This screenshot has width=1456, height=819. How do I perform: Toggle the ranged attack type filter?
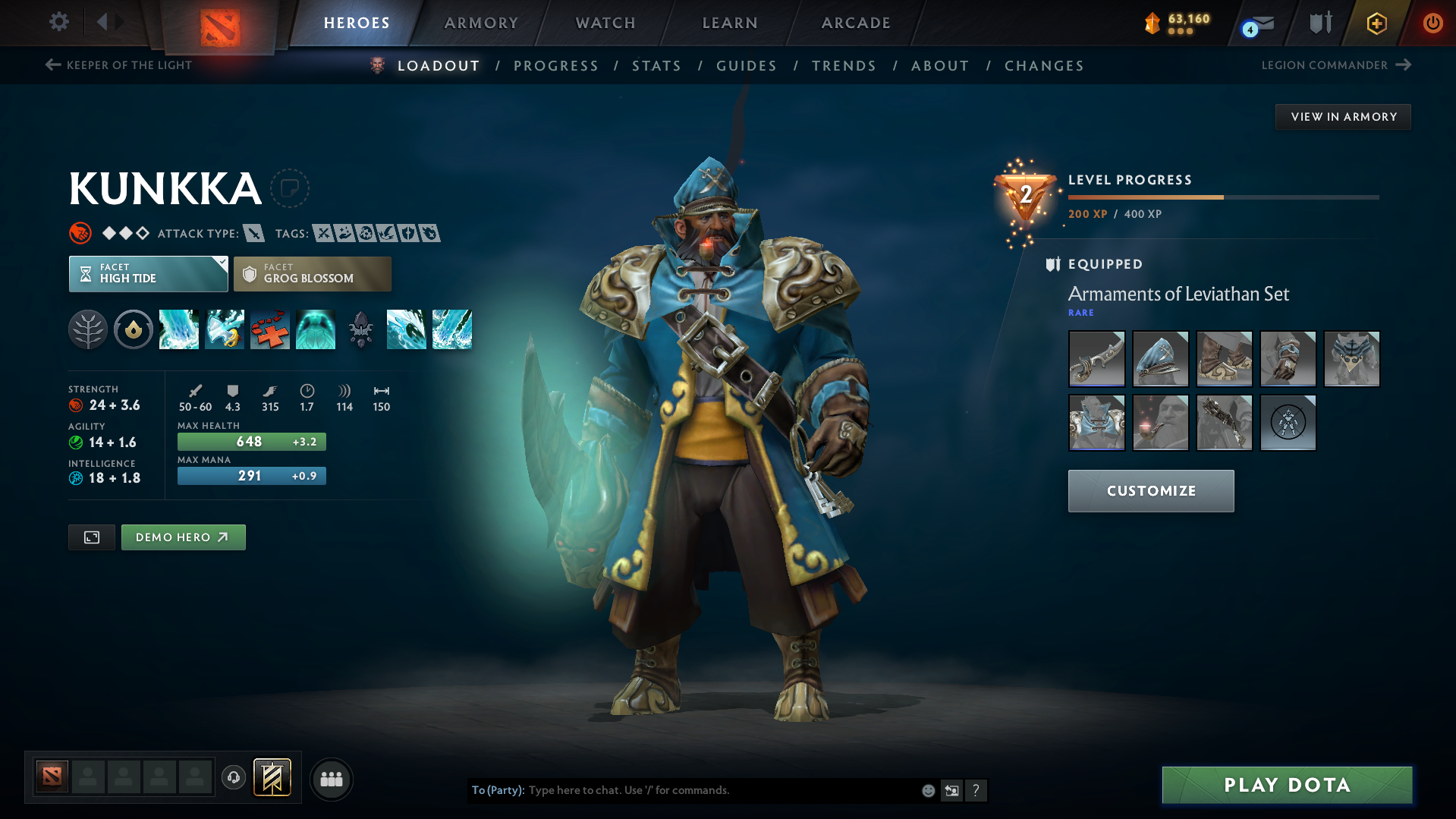pos(253,233)
